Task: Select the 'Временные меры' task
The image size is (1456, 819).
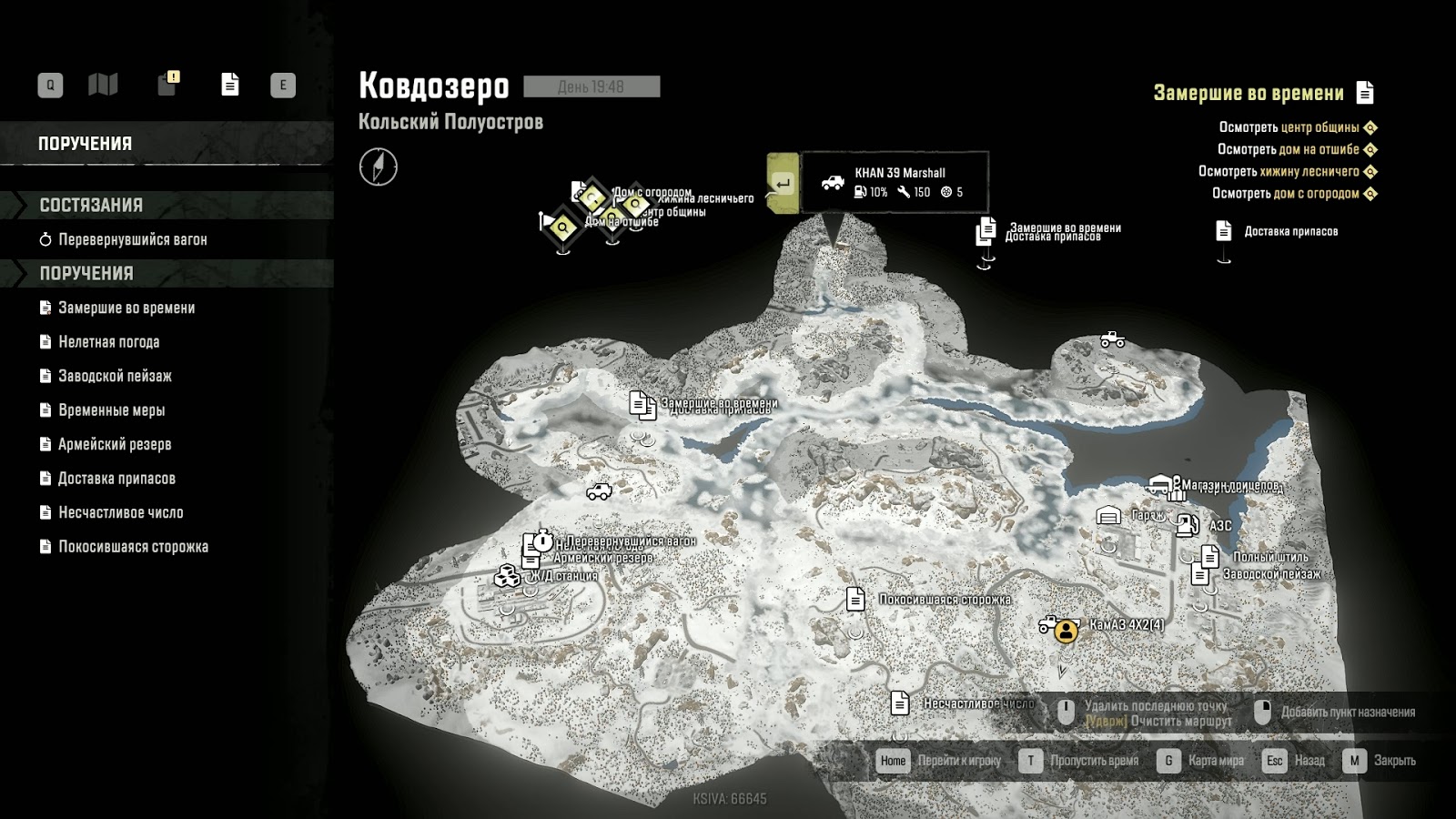Action: 111,410
